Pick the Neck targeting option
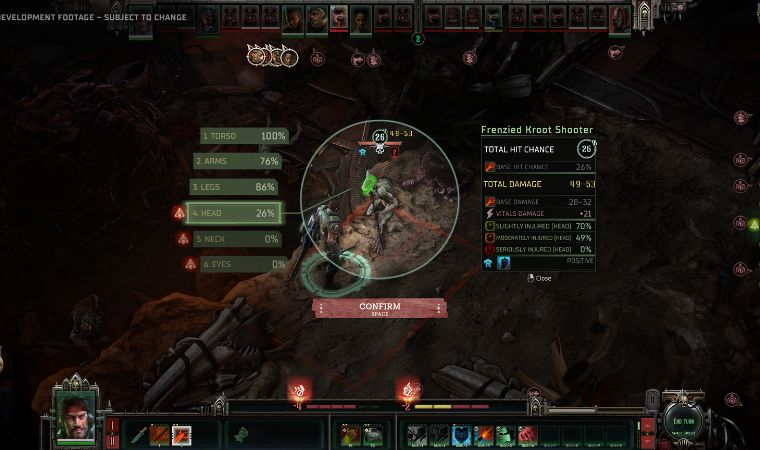760x450 pixels. (238, 239)
